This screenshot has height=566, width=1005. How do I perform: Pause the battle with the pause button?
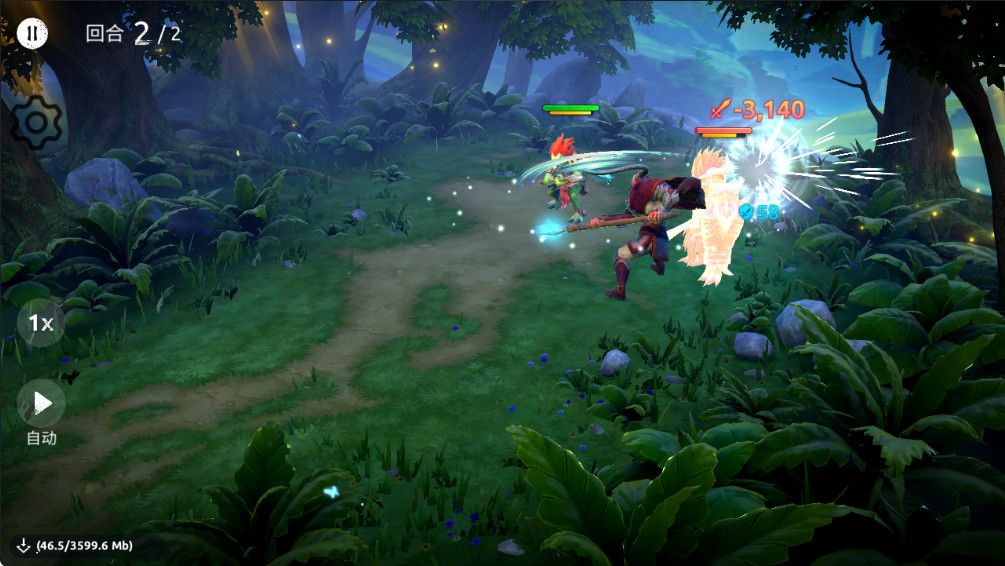[x=32, y=33]
